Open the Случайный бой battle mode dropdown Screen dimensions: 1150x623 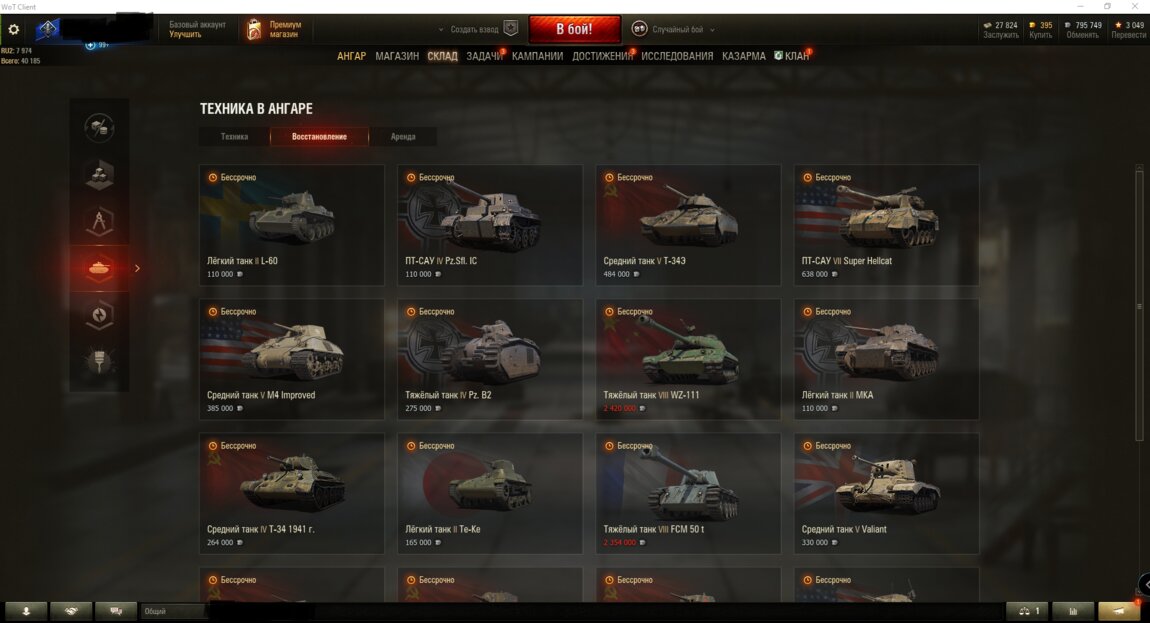tap(682, 29)
